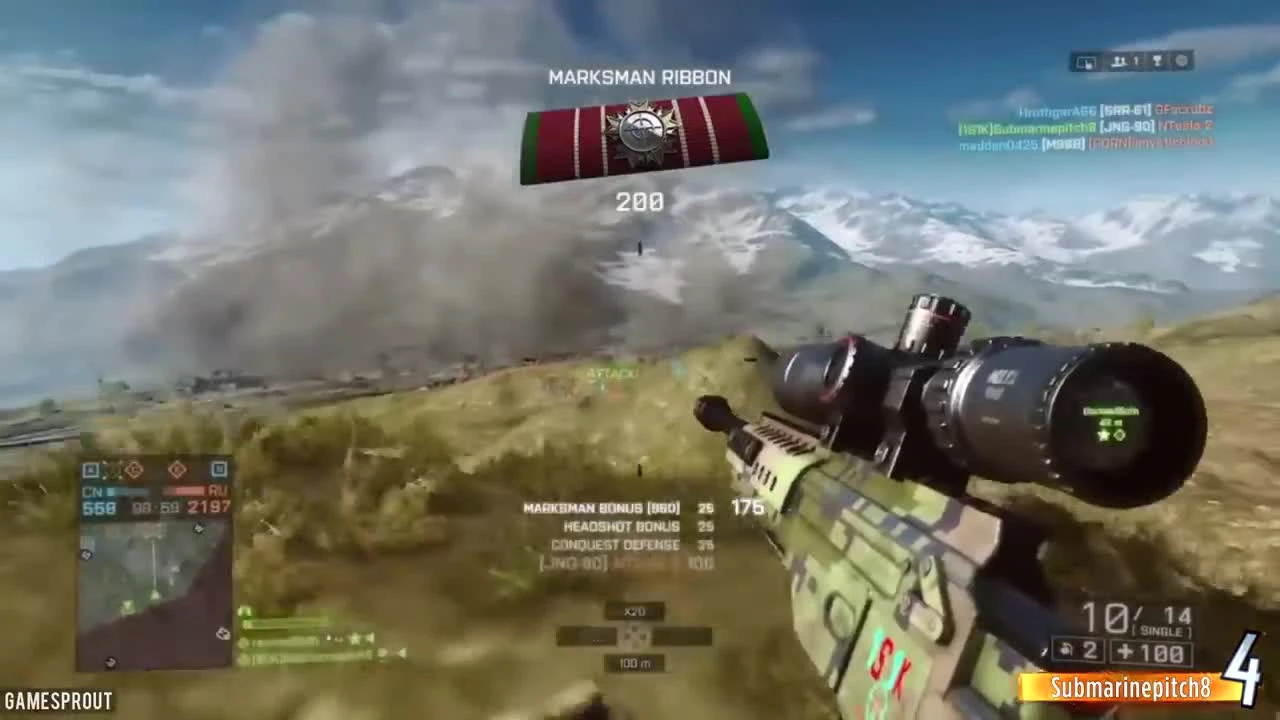Viewport: 1280px width, 720px height.
Task: Open the Submarinepitch8 channel banner
Action: pyautogui.click(x=1128, y=687)
